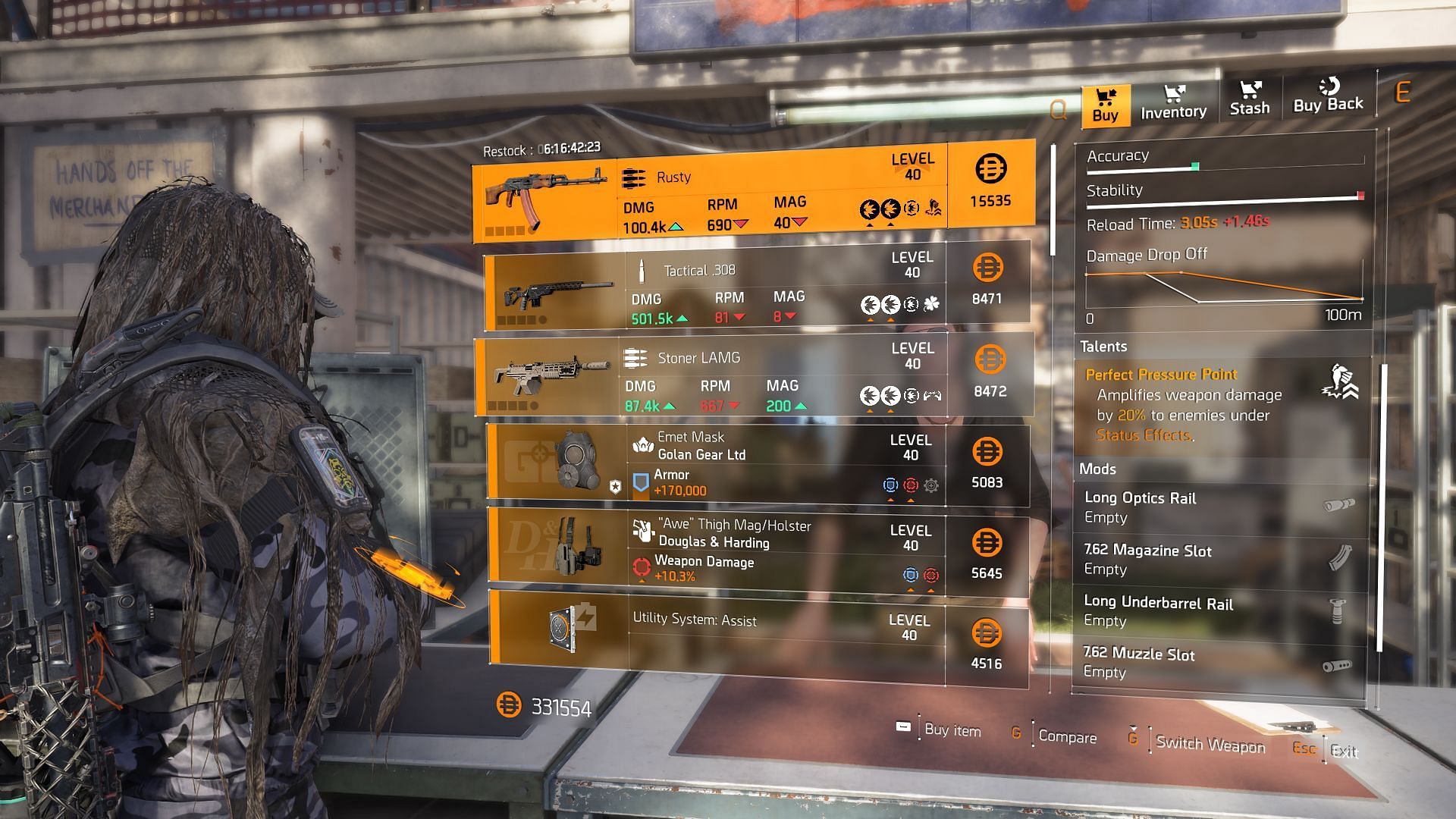Switch to the Stash tab

point(1249,99)
